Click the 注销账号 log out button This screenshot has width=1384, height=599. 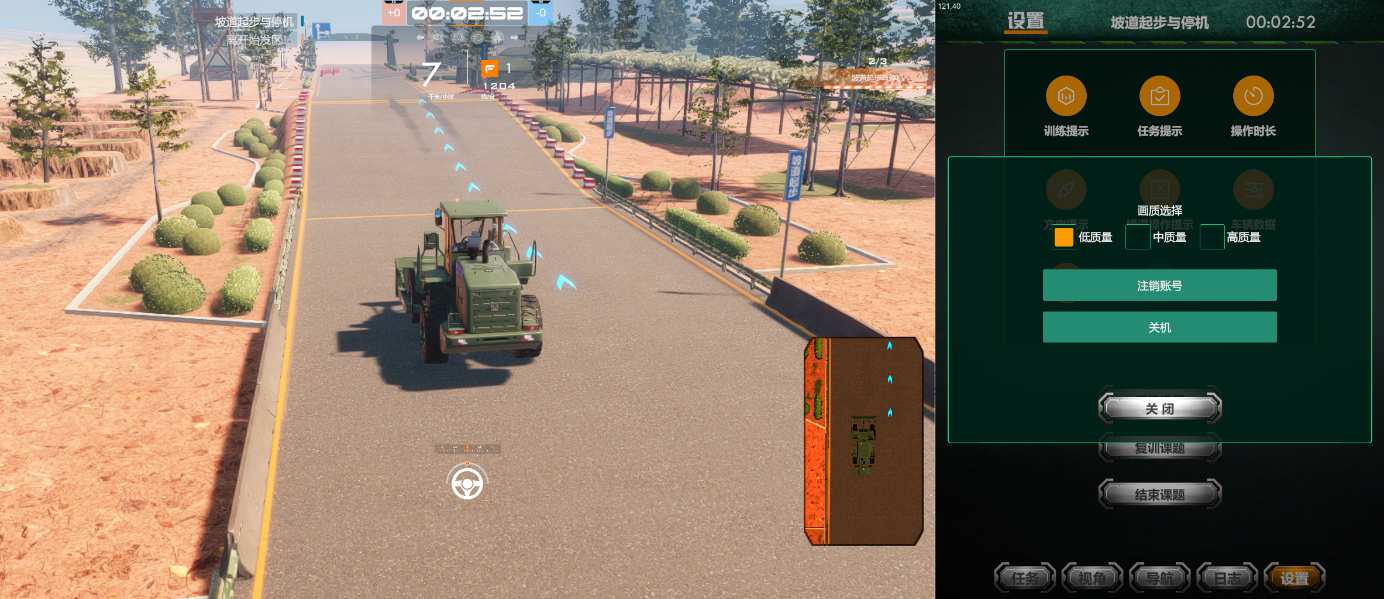(1159, 285)
